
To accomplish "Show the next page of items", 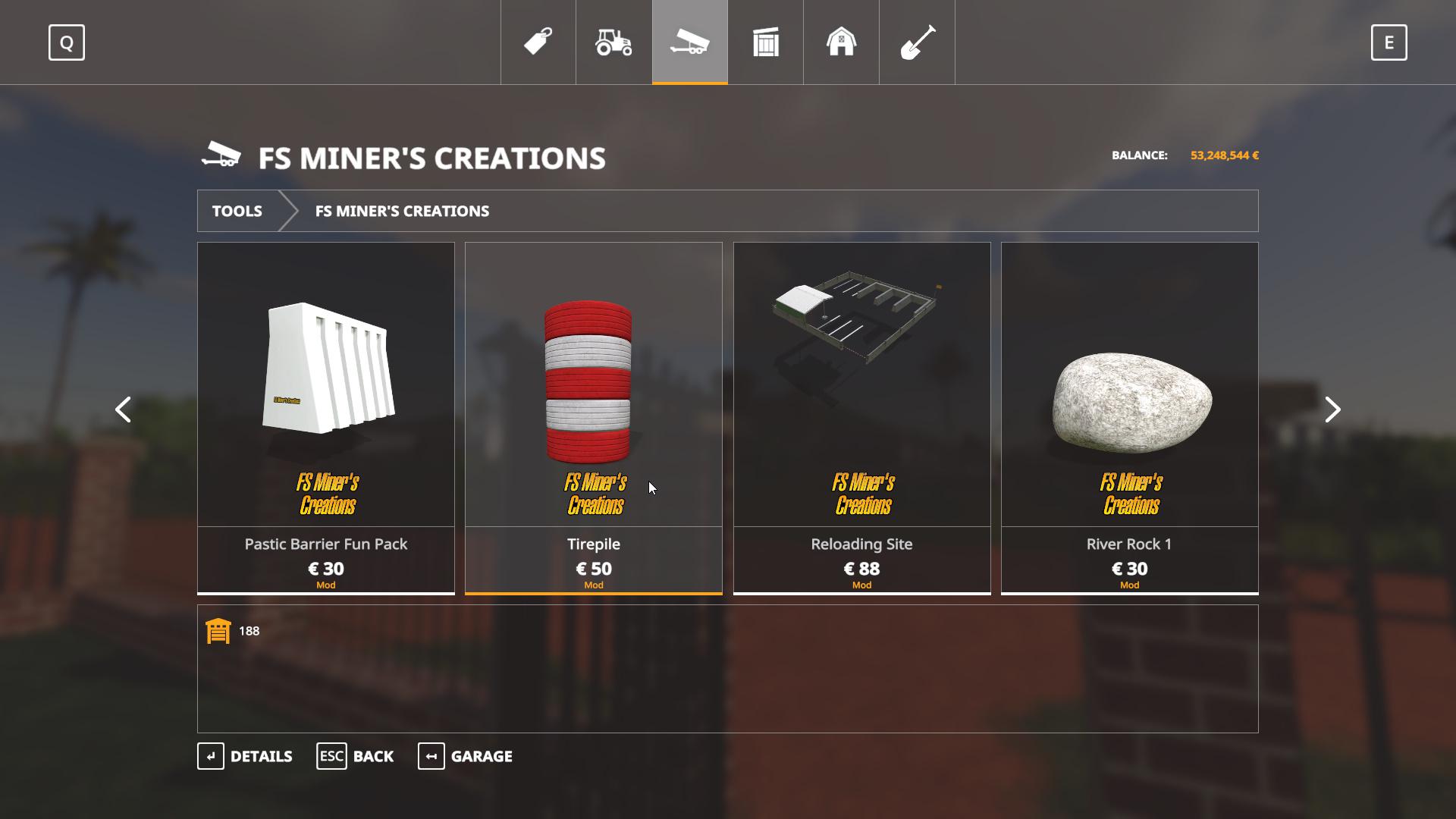I will (x=1332, y=409).
